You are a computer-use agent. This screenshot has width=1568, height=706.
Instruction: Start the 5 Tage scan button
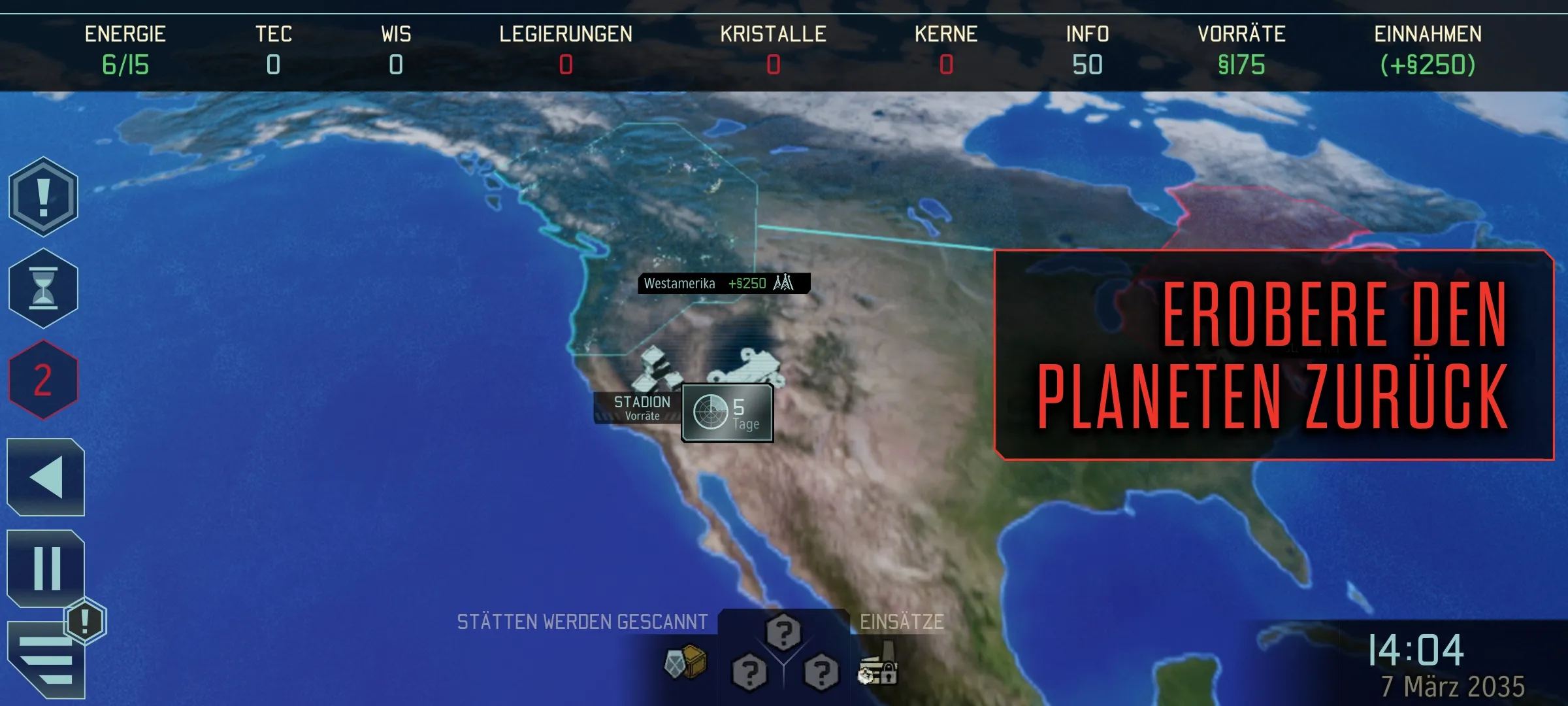[x=727, y=414]
